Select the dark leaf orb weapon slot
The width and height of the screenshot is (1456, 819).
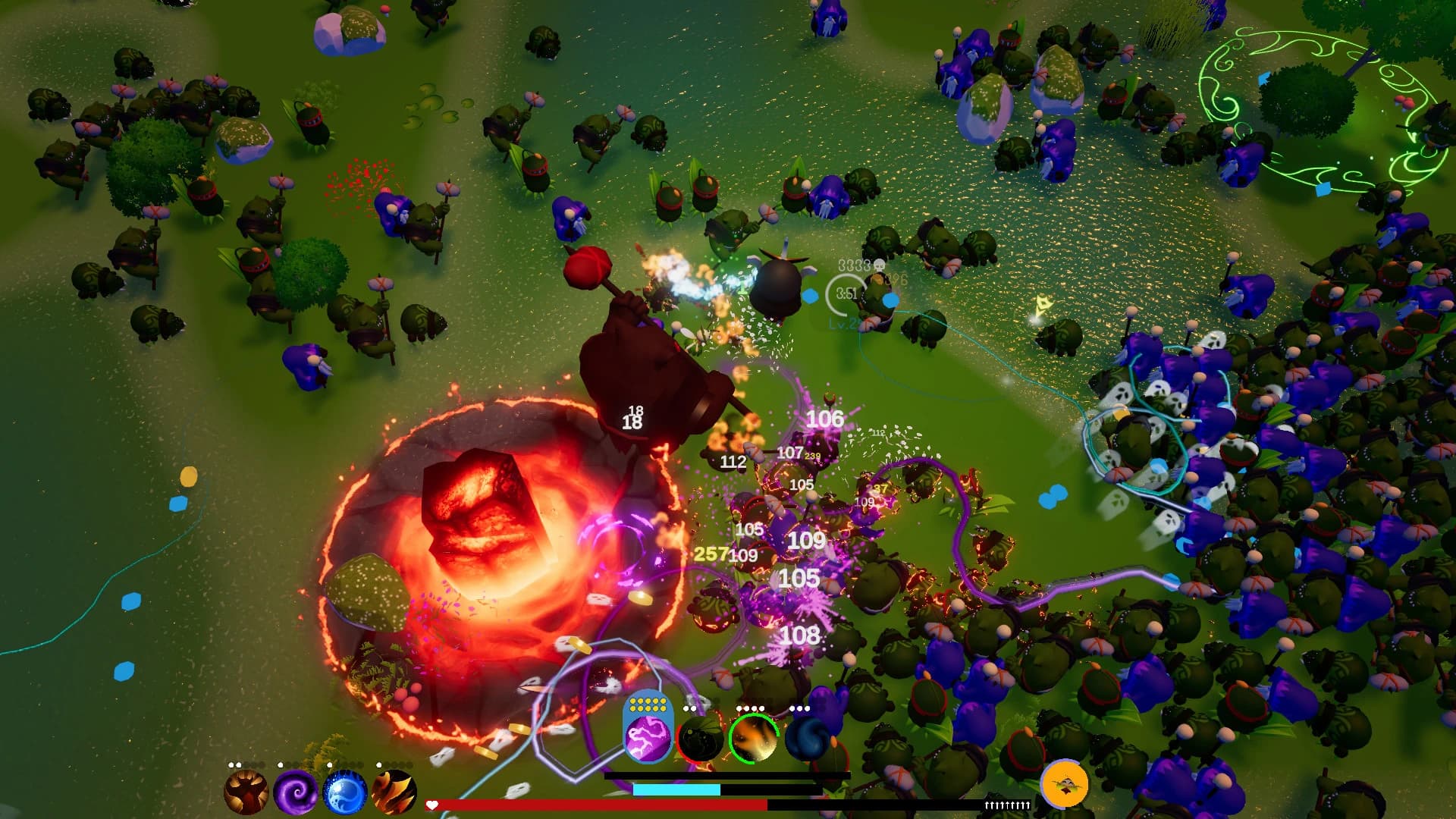(x=698, y=739)
